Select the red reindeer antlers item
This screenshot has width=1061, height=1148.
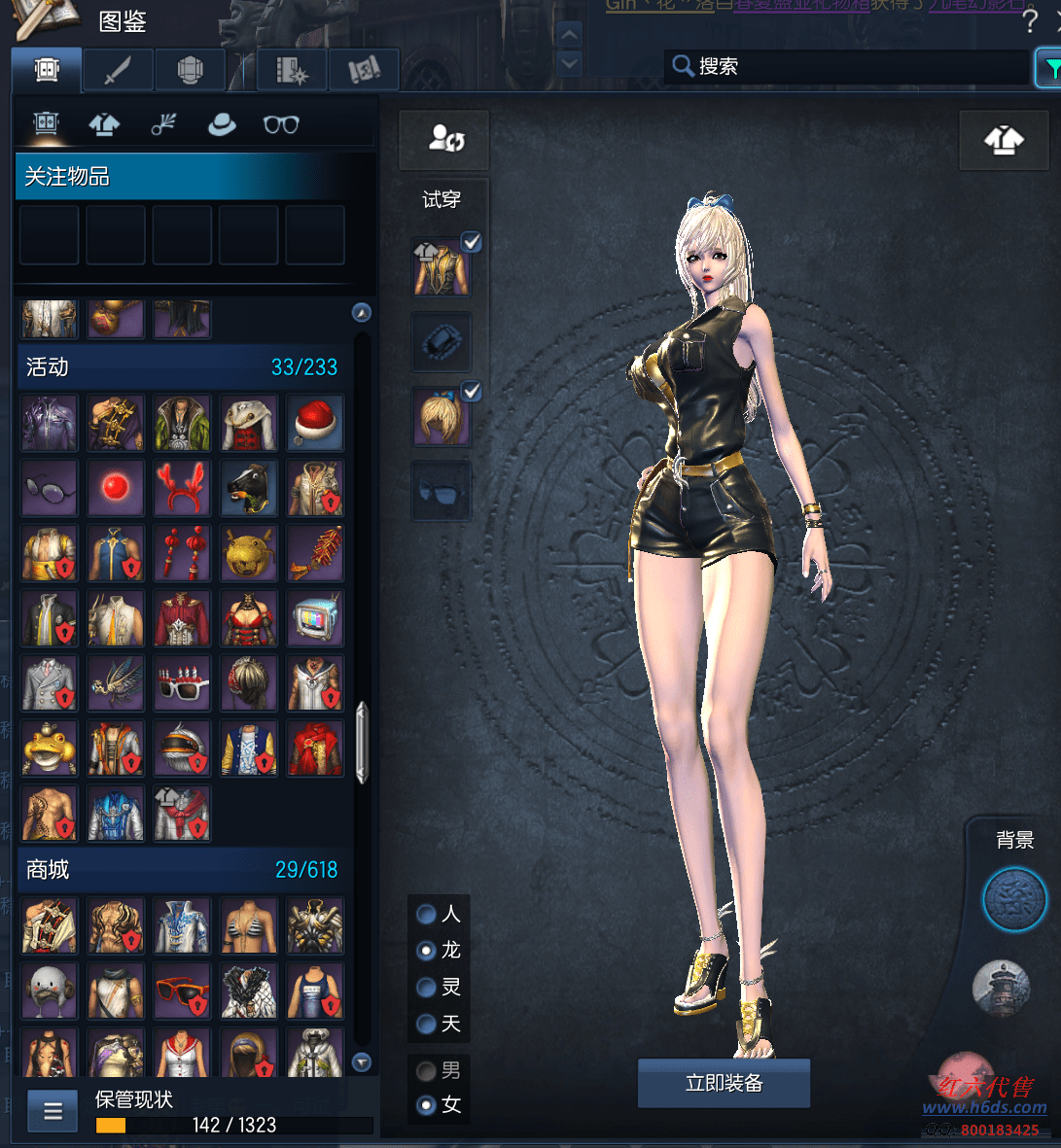pos(183,487)
